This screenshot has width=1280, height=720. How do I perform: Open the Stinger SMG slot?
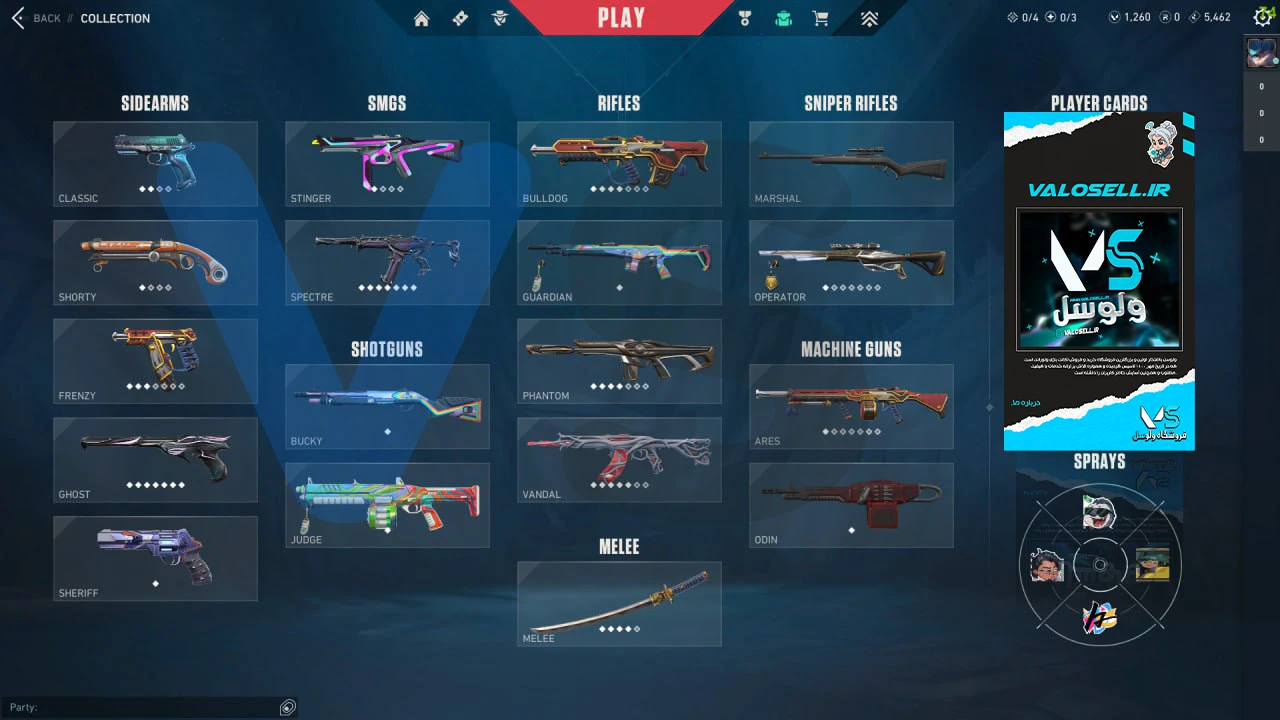(387, 164)
